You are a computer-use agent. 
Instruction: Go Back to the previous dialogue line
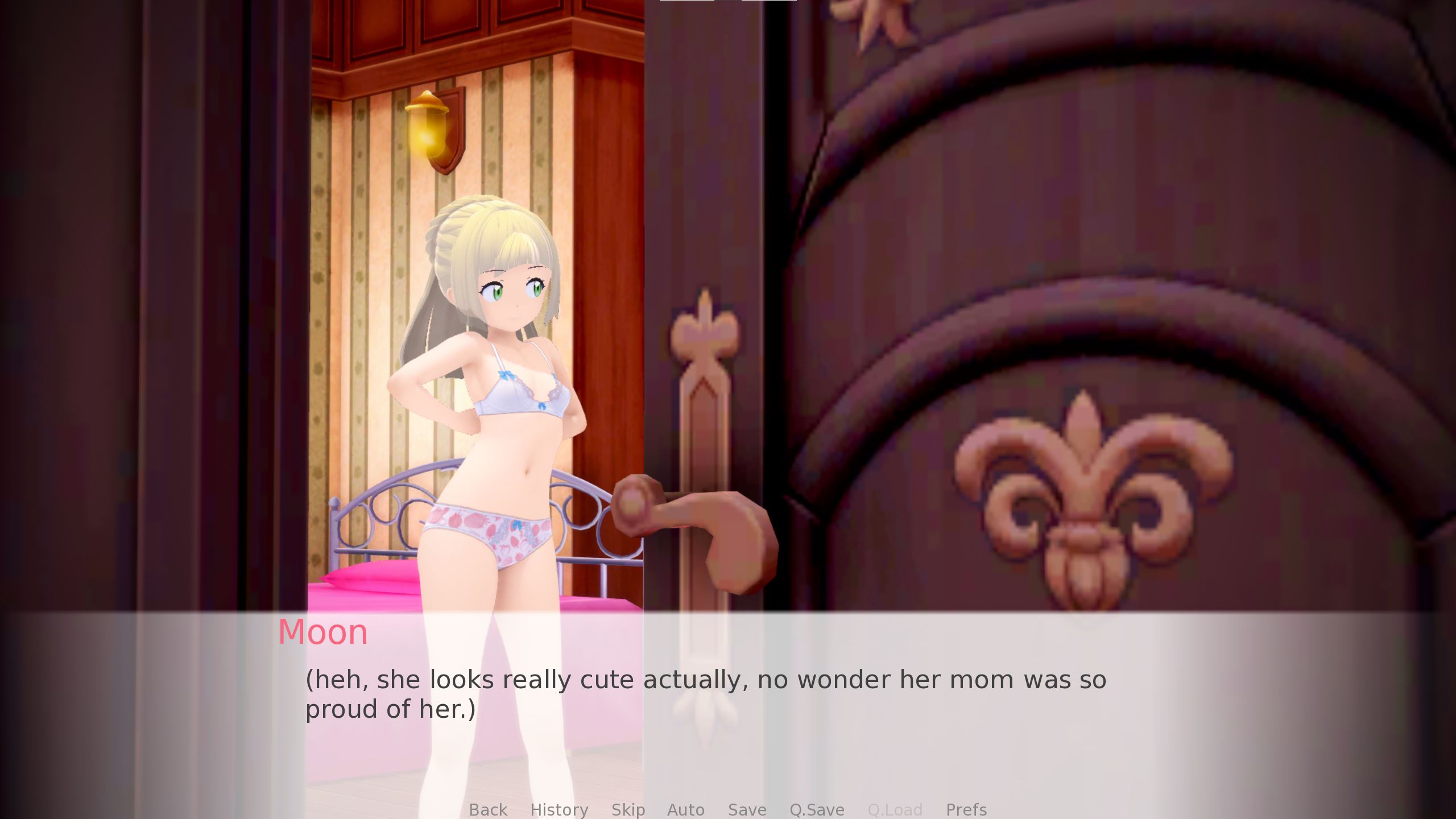click(487, 810)
